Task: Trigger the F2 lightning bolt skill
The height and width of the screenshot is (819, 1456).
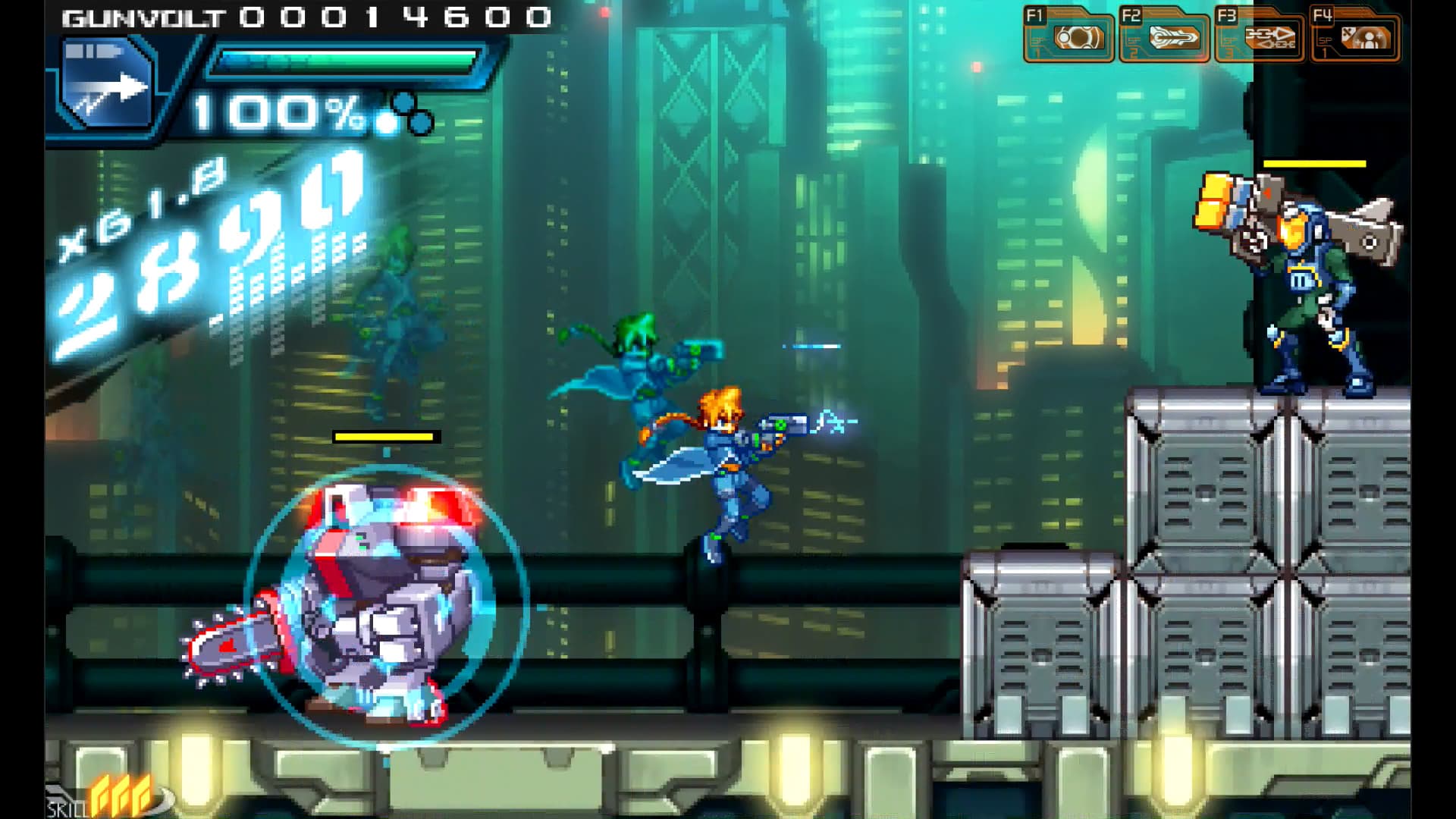Action: (x=1174, y=36)
